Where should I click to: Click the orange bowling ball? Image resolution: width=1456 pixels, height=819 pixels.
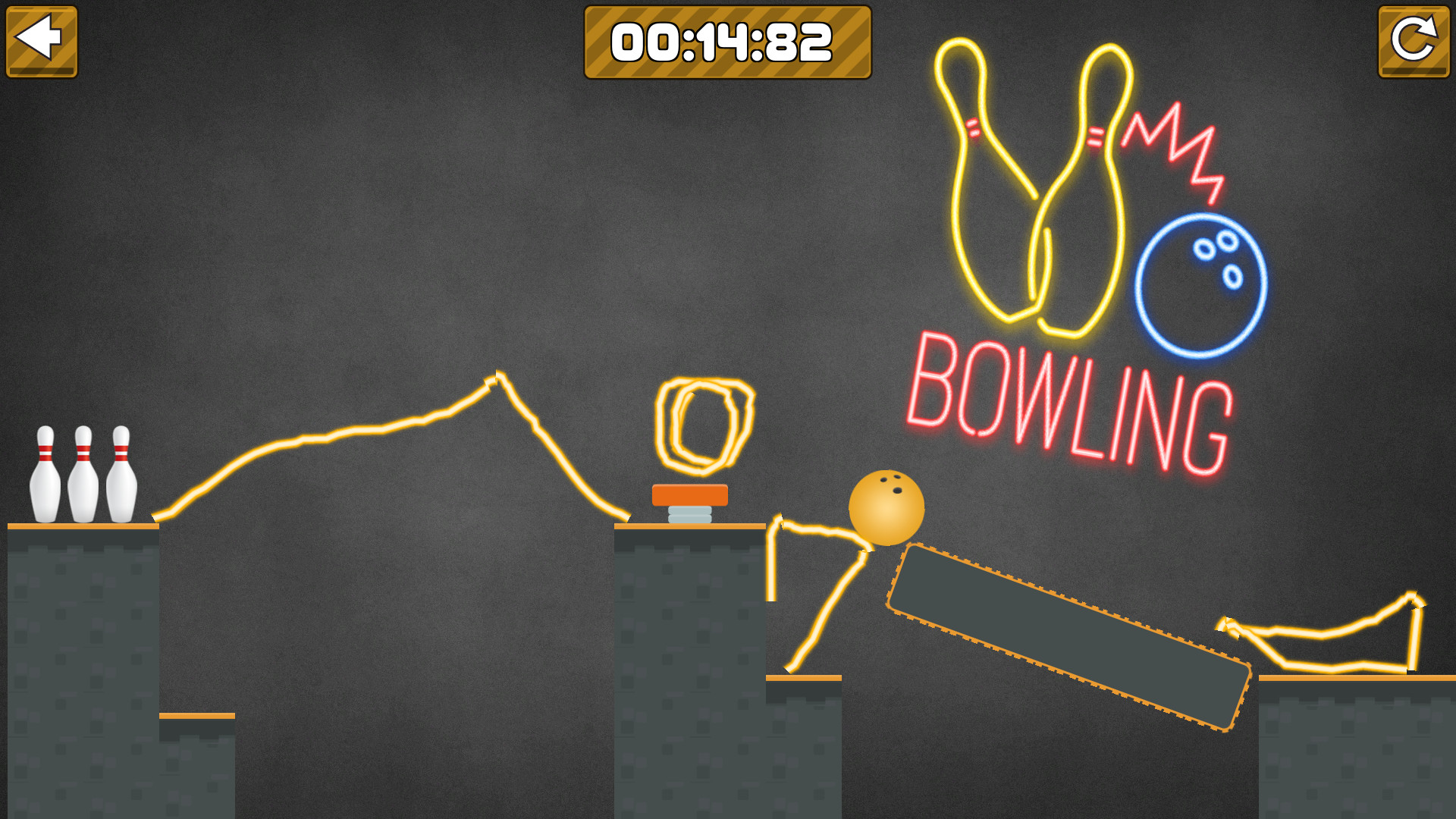click(x=887, y=508)
